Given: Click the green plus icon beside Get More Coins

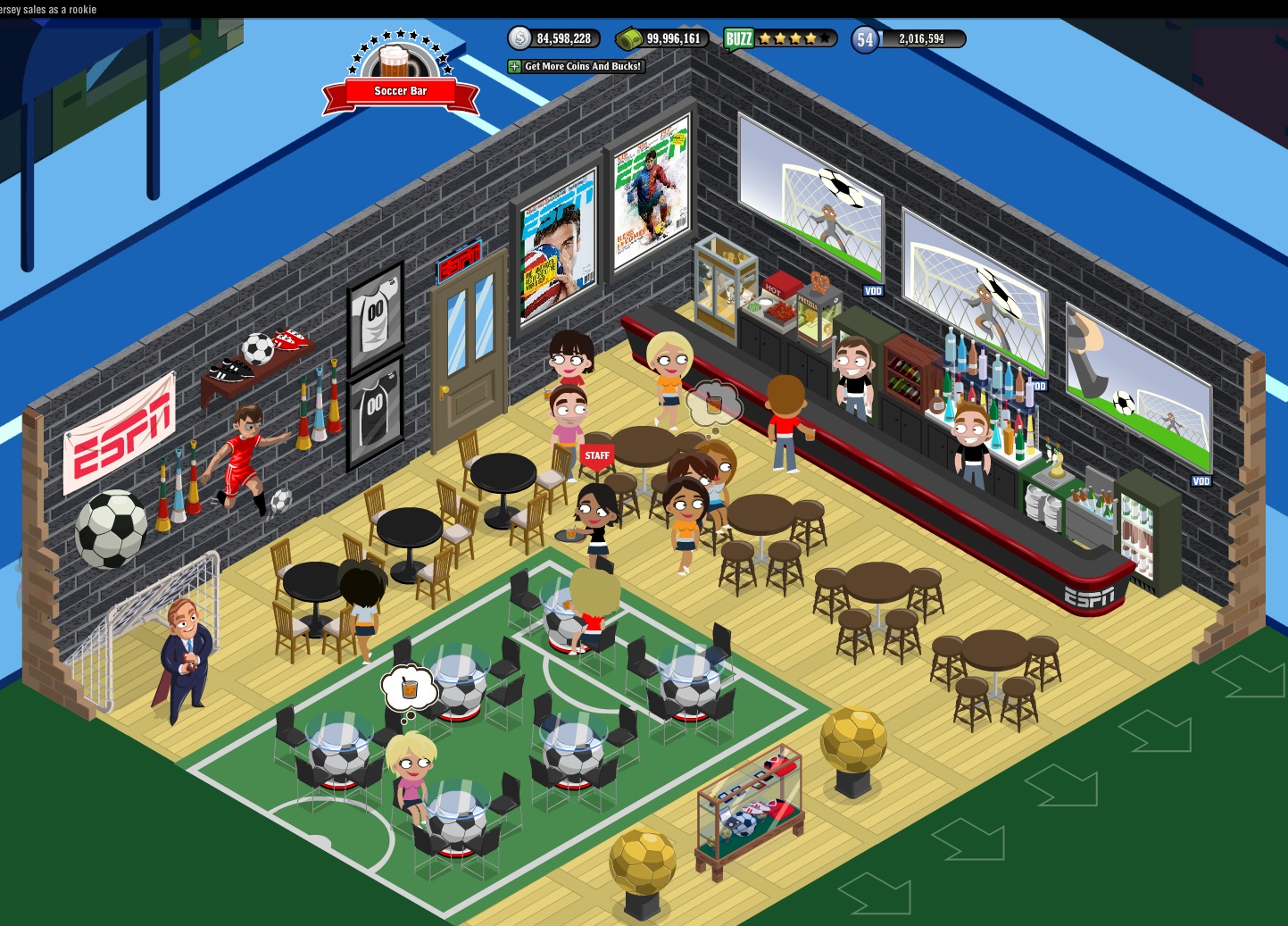Looking at the screenshot, I should [x=513, y=65].
